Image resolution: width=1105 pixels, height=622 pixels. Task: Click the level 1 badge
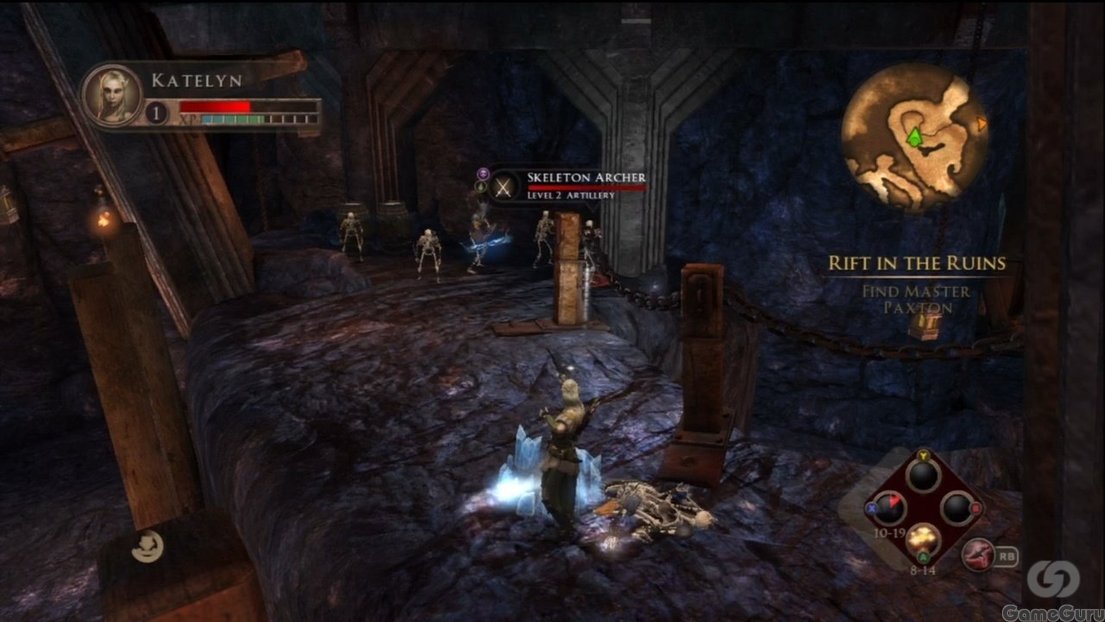155,113
